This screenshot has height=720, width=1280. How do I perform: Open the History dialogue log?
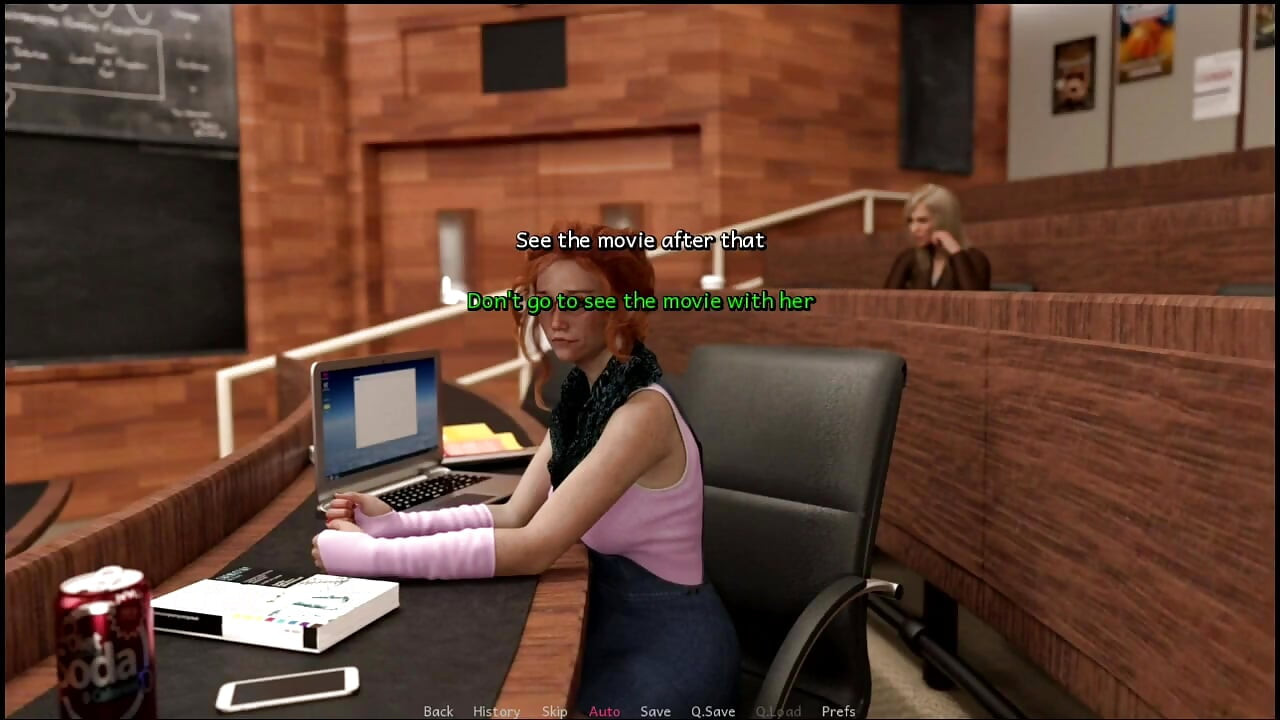point(496,711)
